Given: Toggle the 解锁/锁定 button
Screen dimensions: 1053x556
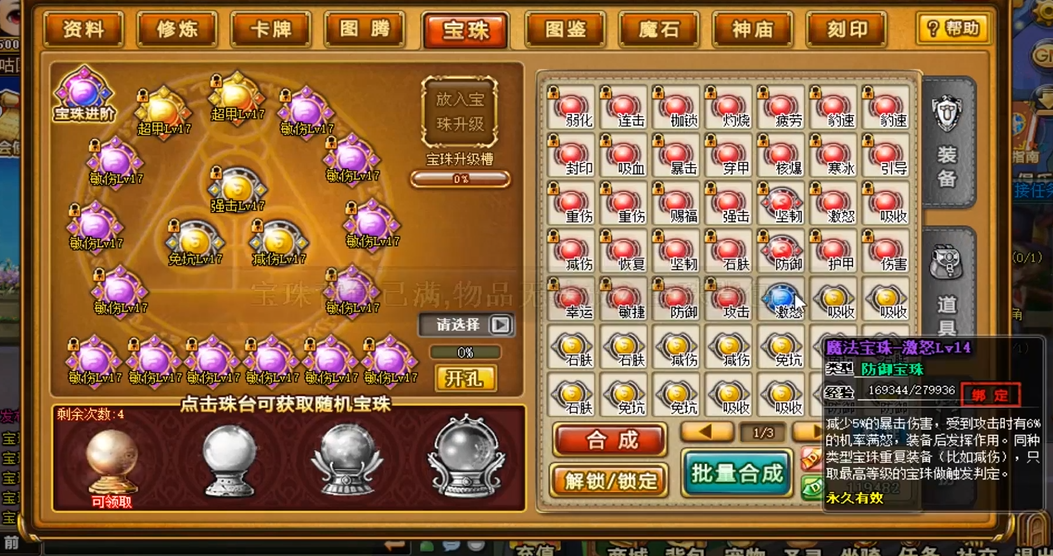Looking at the screenshot, I should [x=610, y=480].
